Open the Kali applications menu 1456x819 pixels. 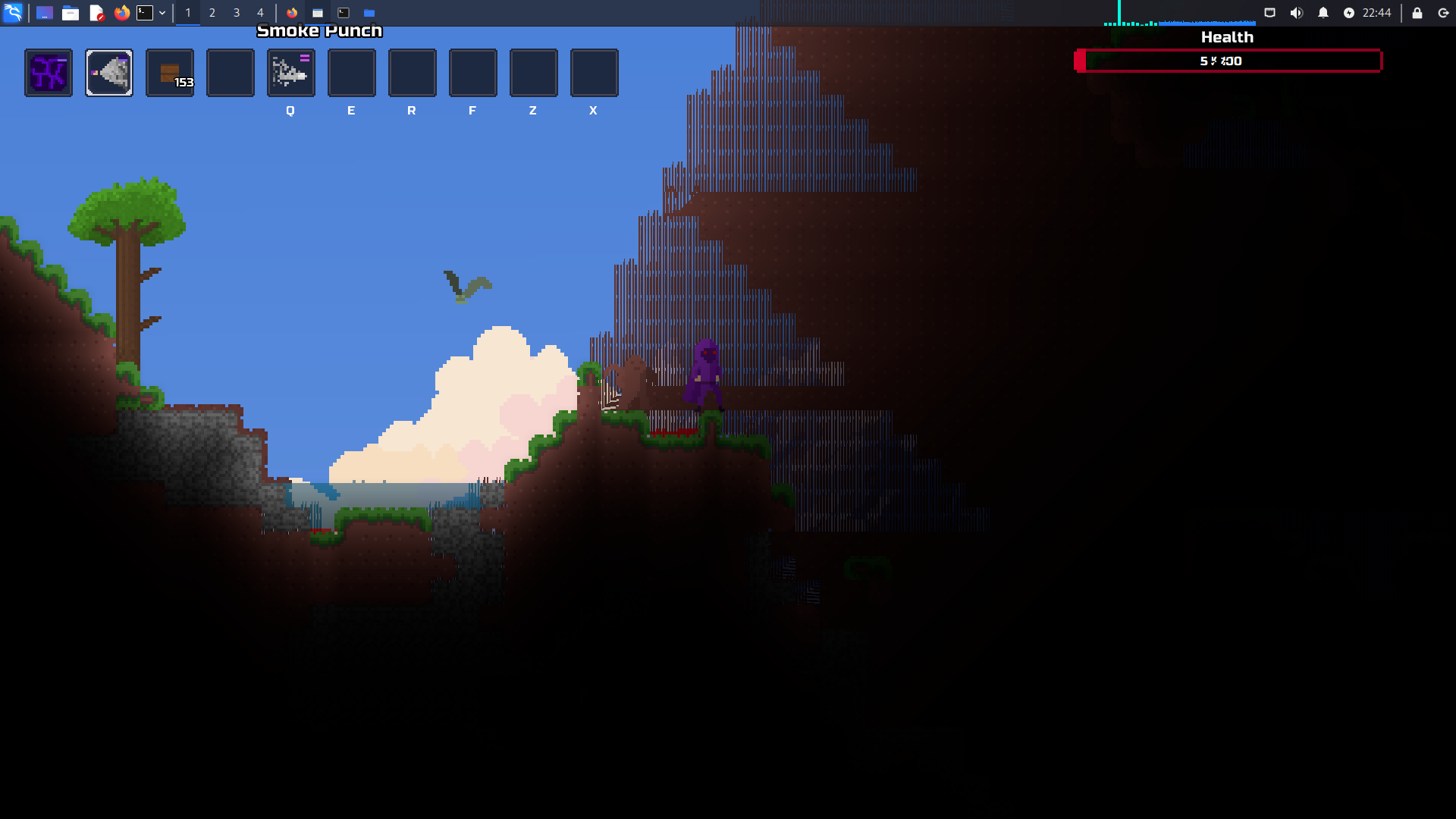13,13
